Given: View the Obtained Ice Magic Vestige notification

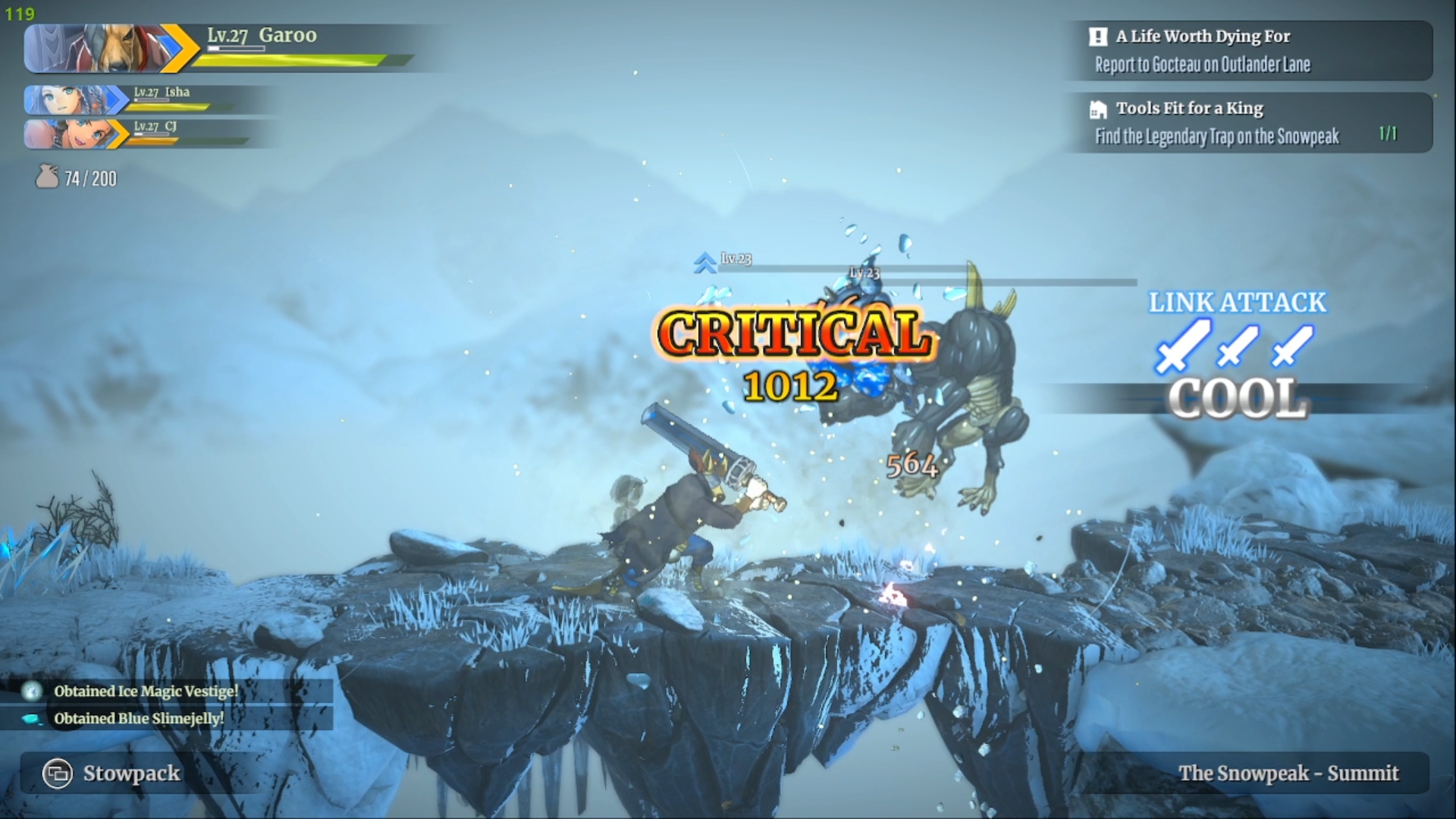Looking at the screenshot, I should point(146,691).
